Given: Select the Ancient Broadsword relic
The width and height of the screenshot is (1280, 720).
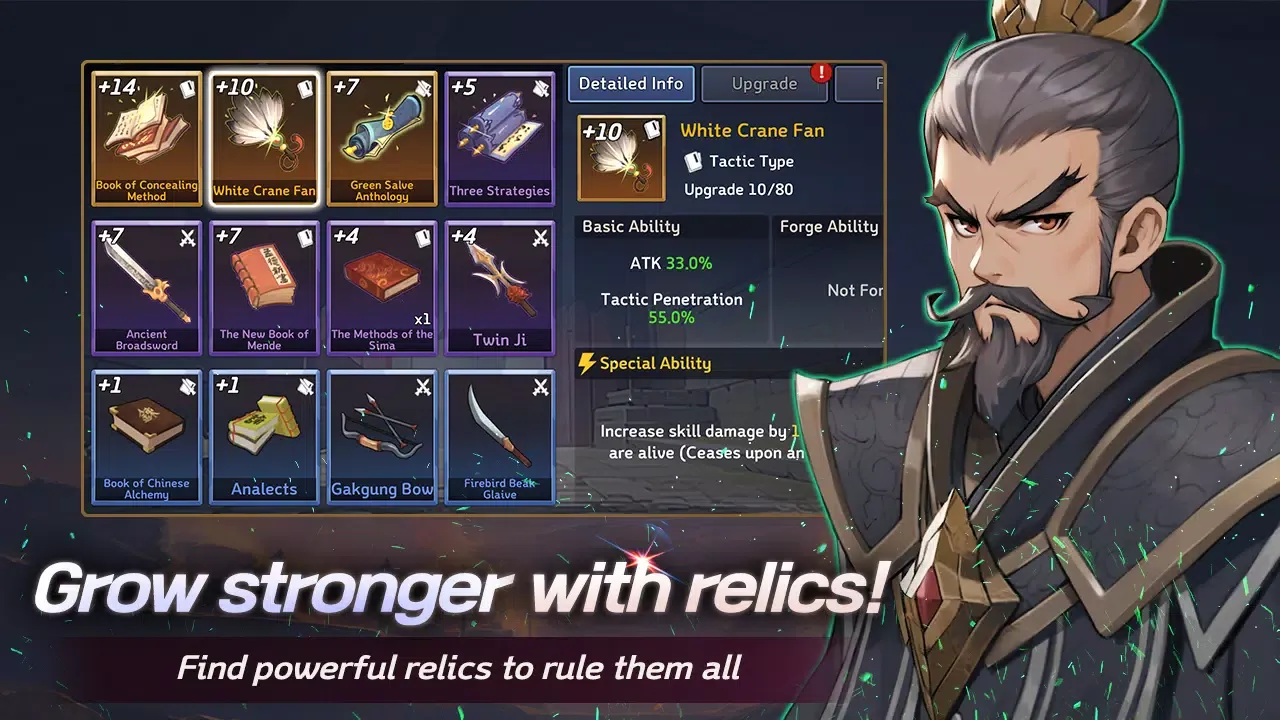Looking at the screenshot, I should (146, 287).
